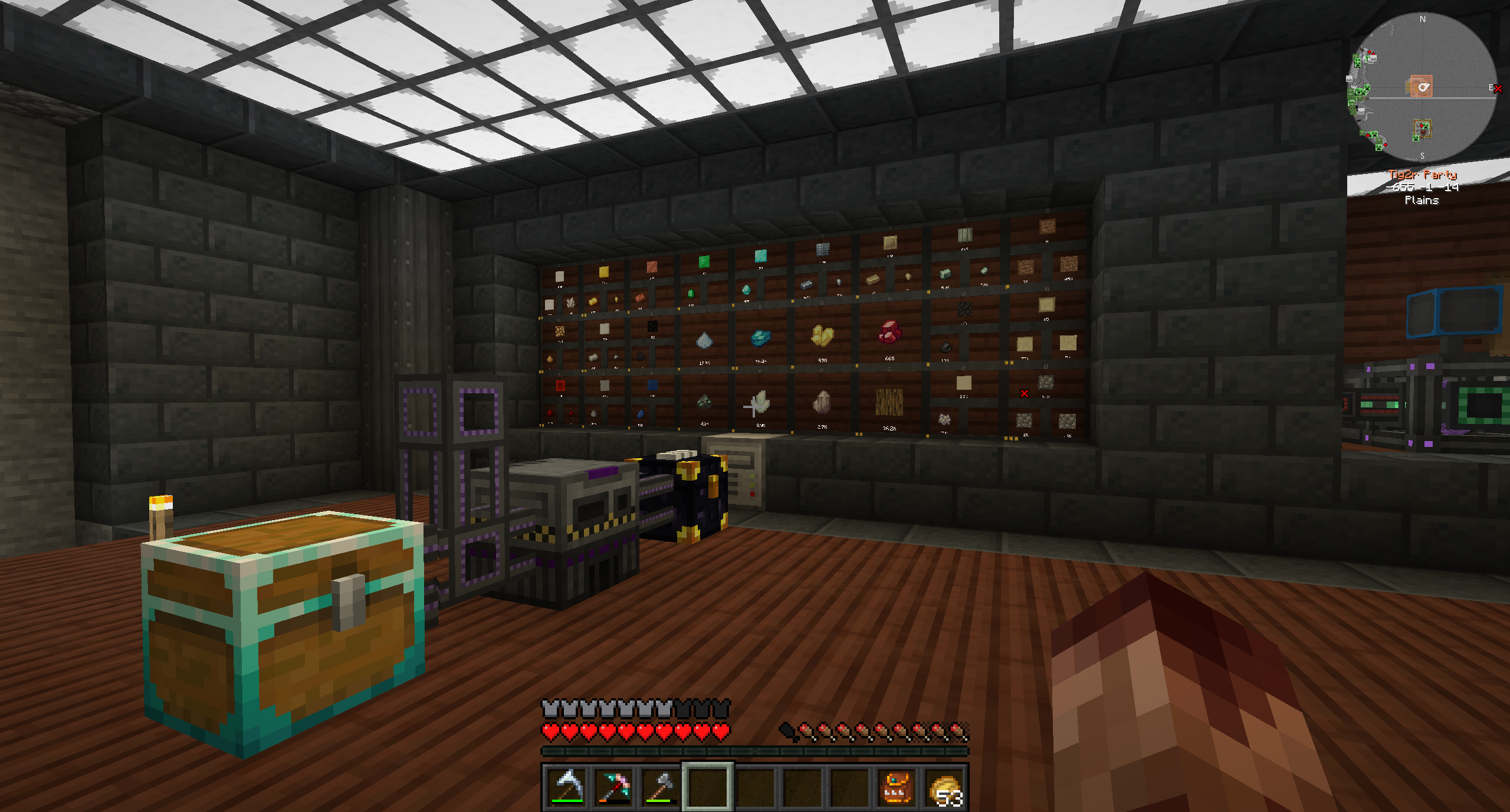Select the teal-headed pickaxe hotbar slot
Screen dimensions: 1510x812
[x=614, y=787]
